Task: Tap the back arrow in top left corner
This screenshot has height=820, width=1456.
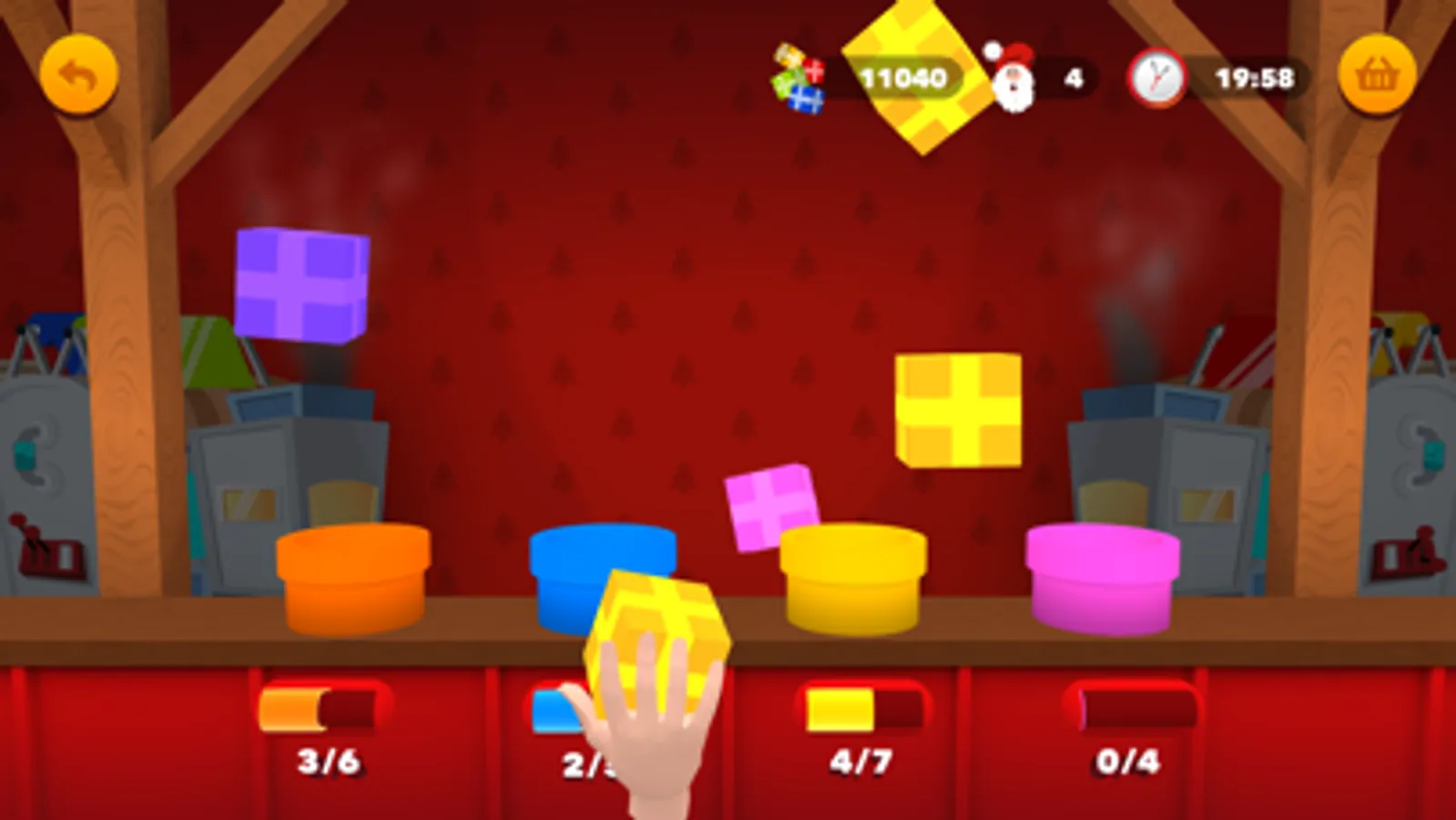Action: [x=80, y=77]
